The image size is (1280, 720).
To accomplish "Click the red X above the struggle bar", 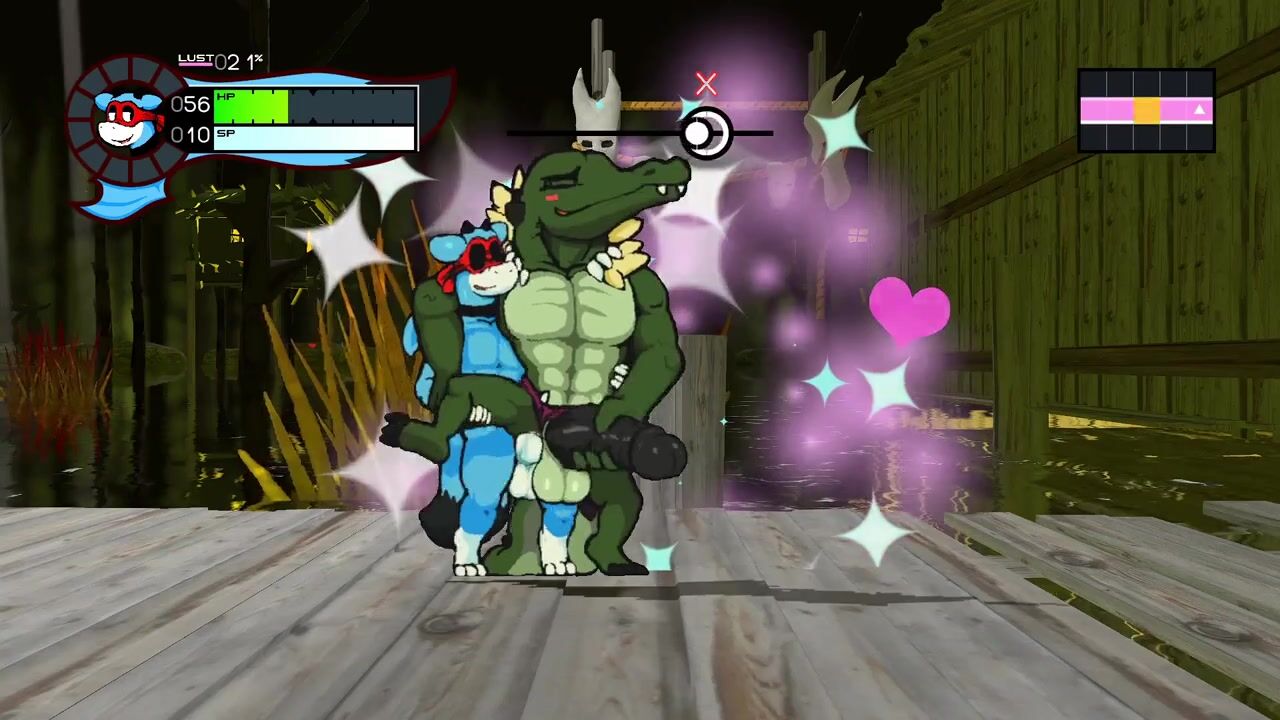I will tap(706, 84).
